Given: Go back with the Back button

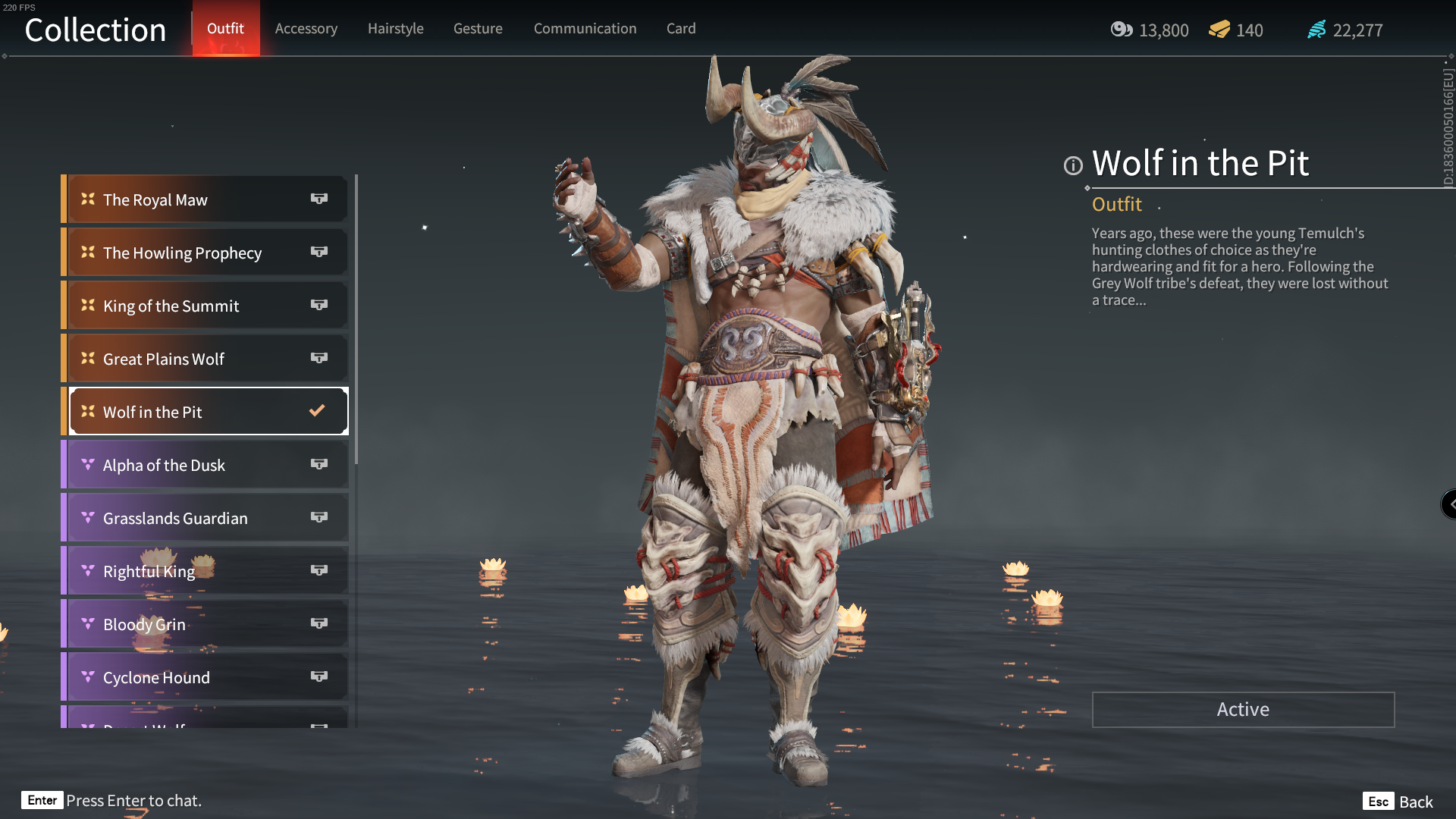Looking at the screenshot, I should 1400,802.
